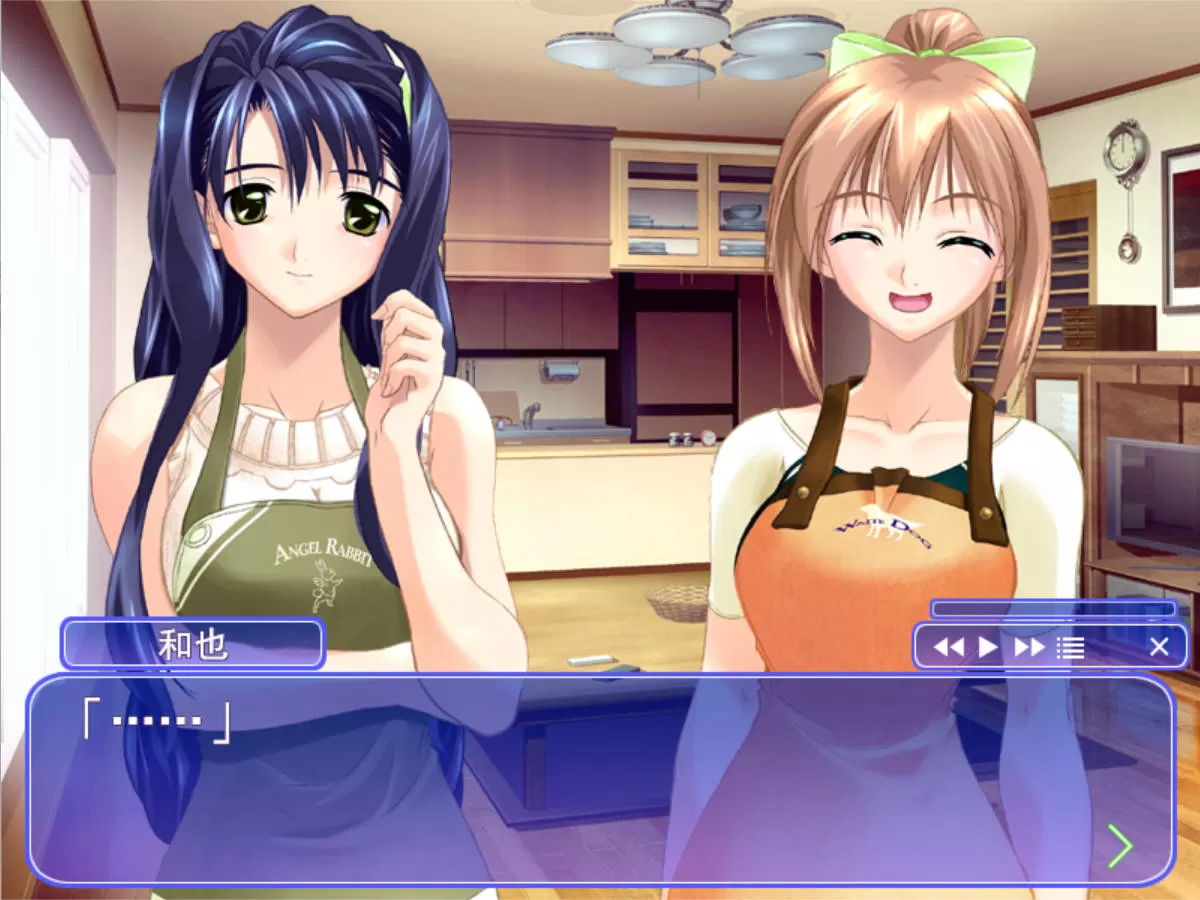The height and width of the screenshot is (900, 1200).
Task: Start auto-play with the single play arrow
Action: [x=988, y=647]
